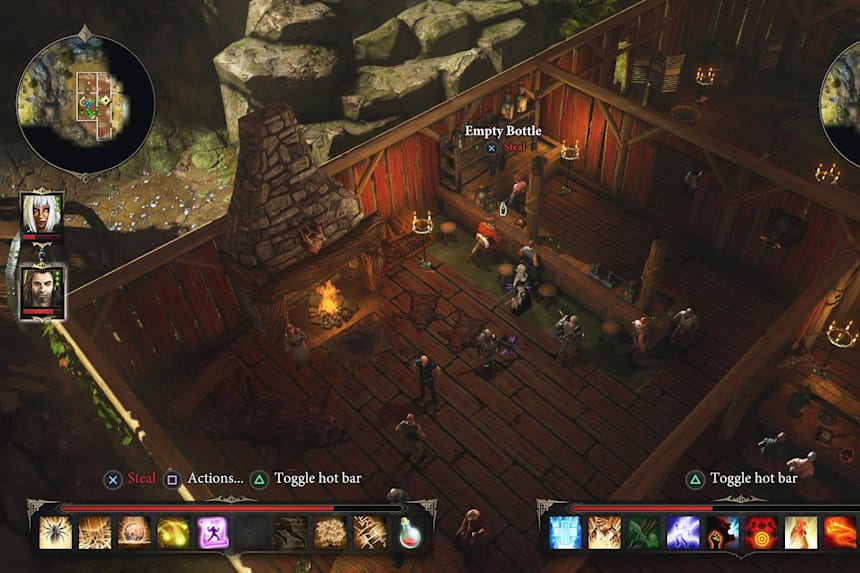Use the red potion flask slot
Screen dimensions: 860x573
(410, 532)
